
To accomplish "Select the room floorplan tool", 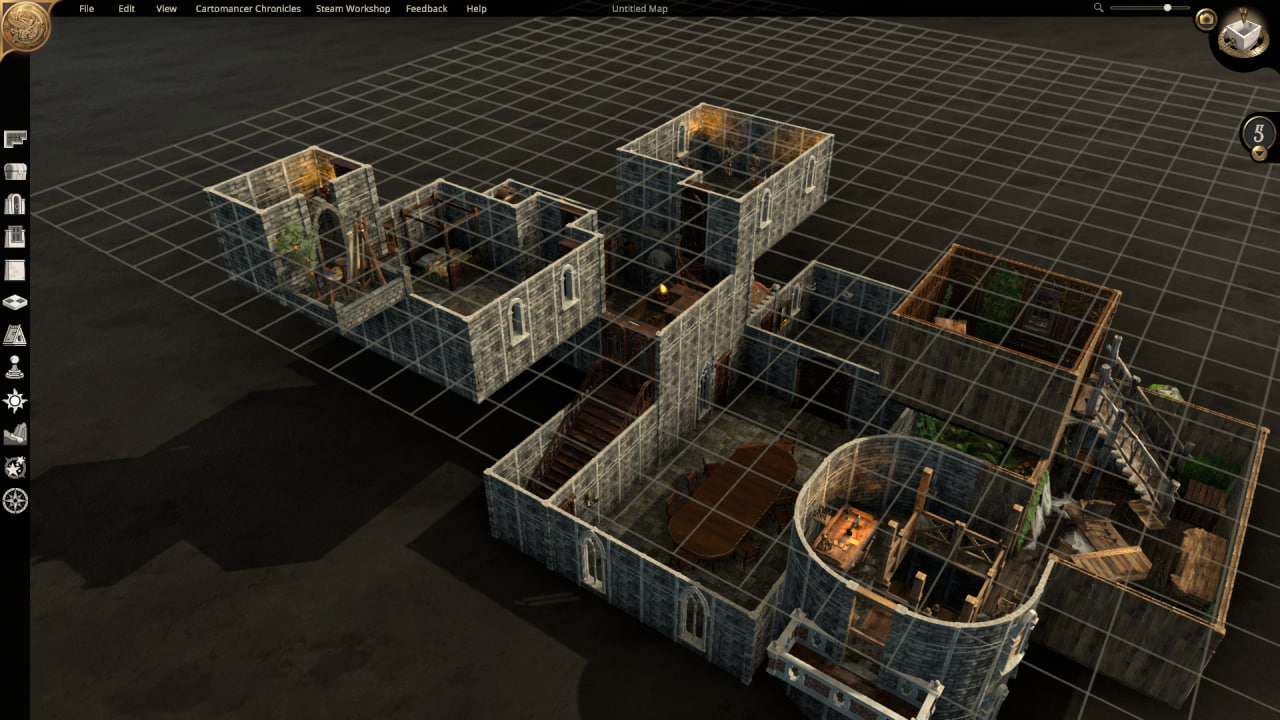I will [15, 139].
